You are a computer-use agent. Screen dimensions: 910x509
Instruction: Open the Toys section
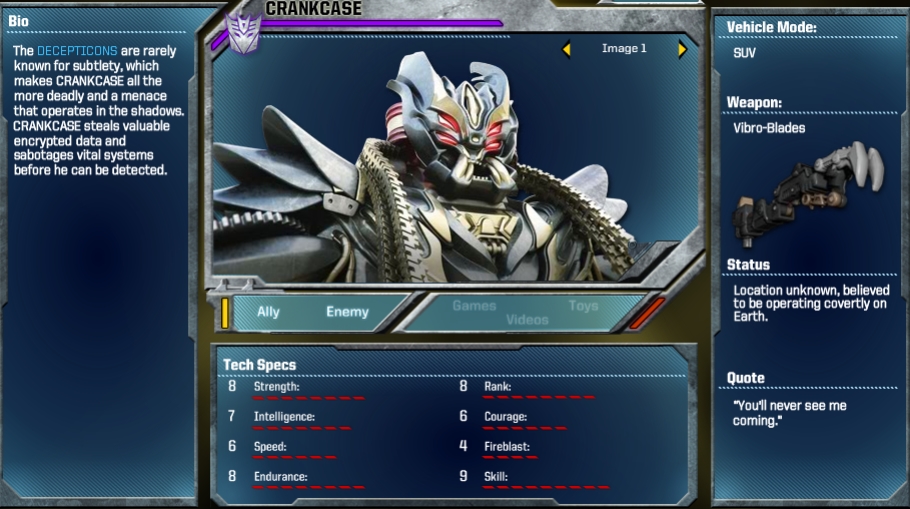point(583,306)
